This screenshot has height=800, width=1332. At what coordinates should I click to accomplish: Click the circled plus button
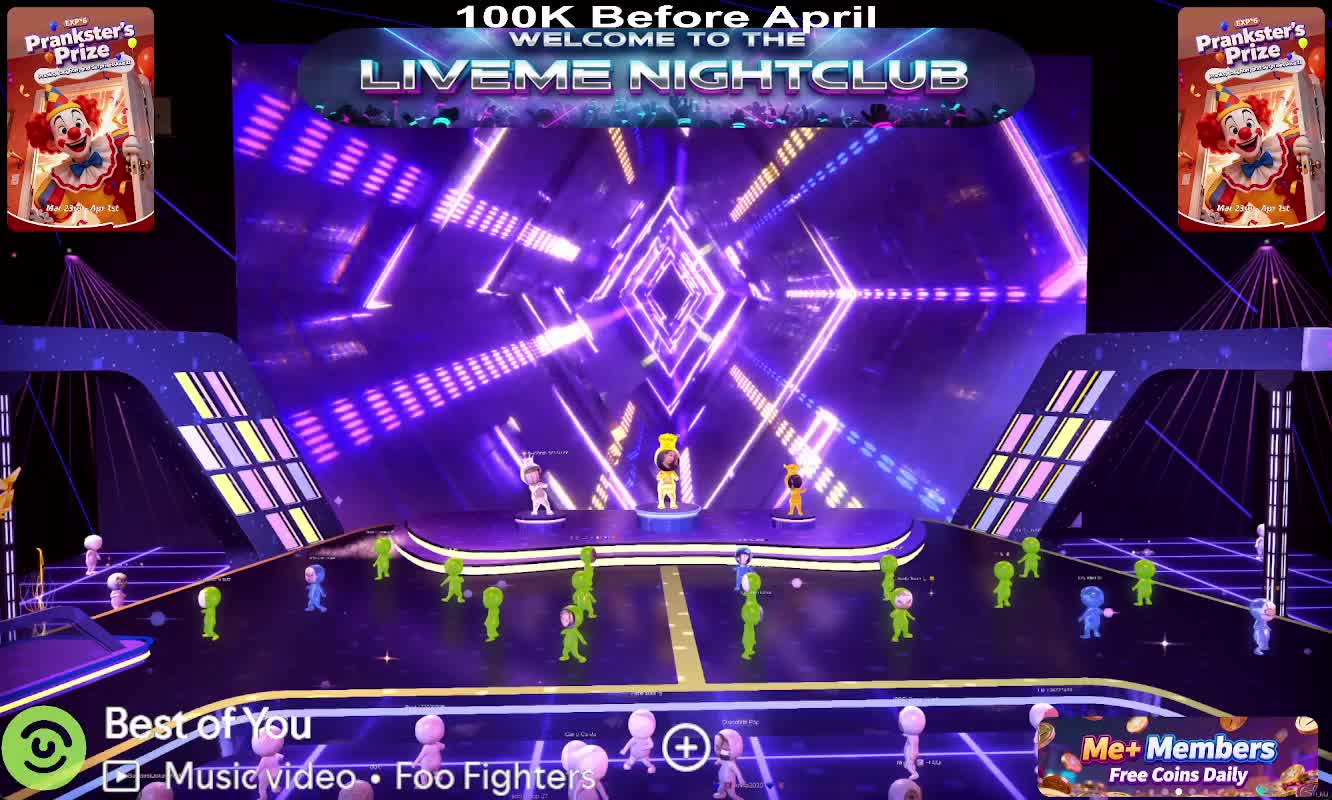(x=686, y=747)
